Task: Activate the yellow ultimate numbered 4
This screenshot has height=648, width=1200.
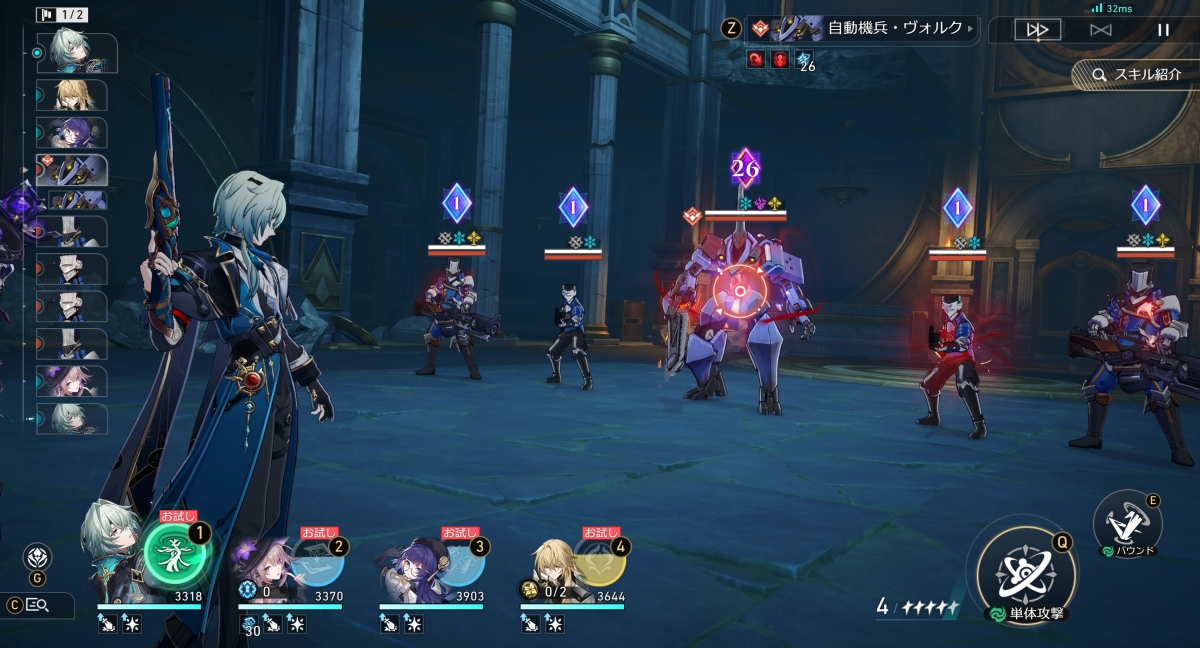Action: (599, 561)
